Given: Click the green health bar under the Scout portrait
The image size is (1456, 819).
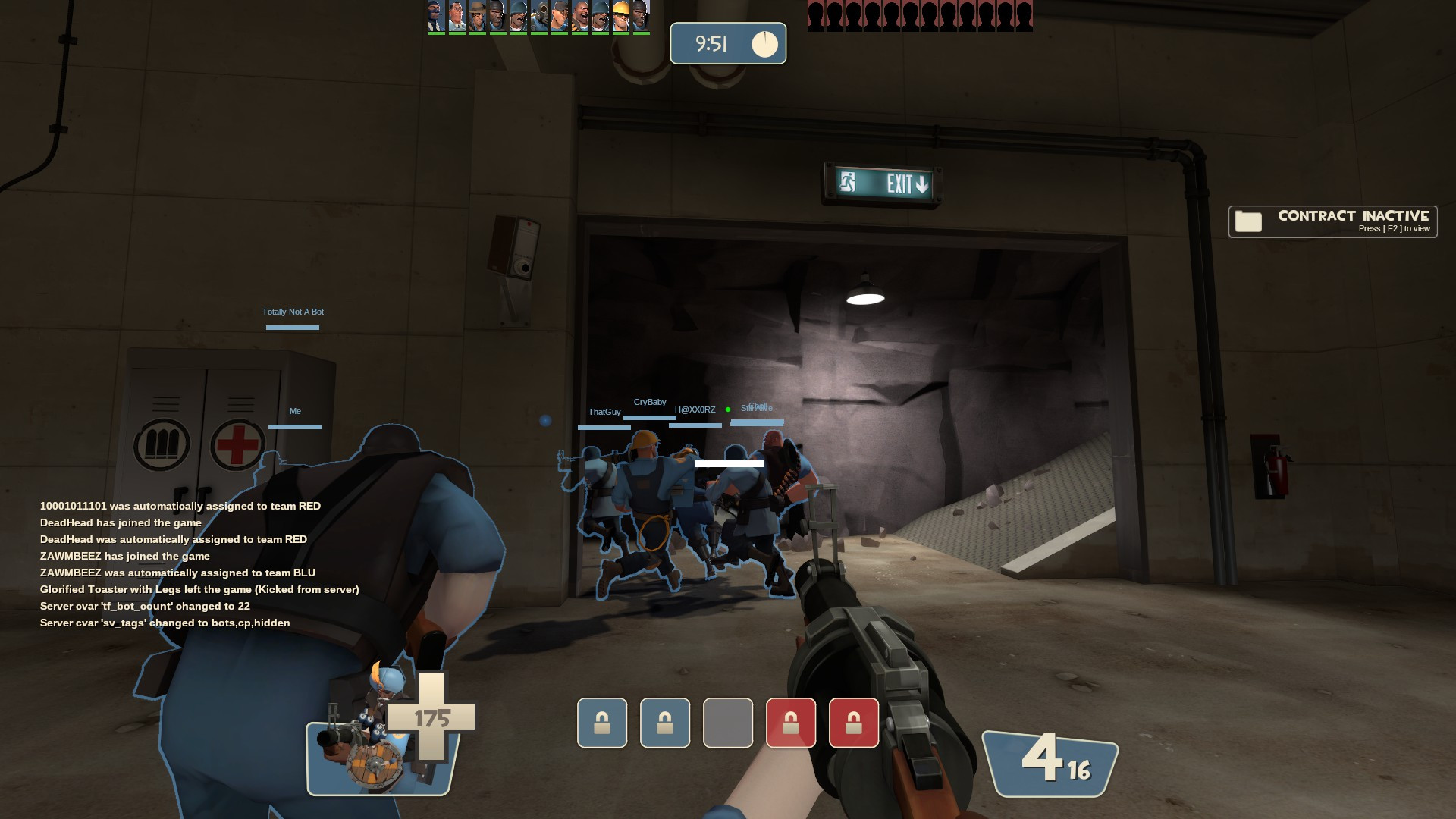Looking at the screenshot, I should coord(559,33).
